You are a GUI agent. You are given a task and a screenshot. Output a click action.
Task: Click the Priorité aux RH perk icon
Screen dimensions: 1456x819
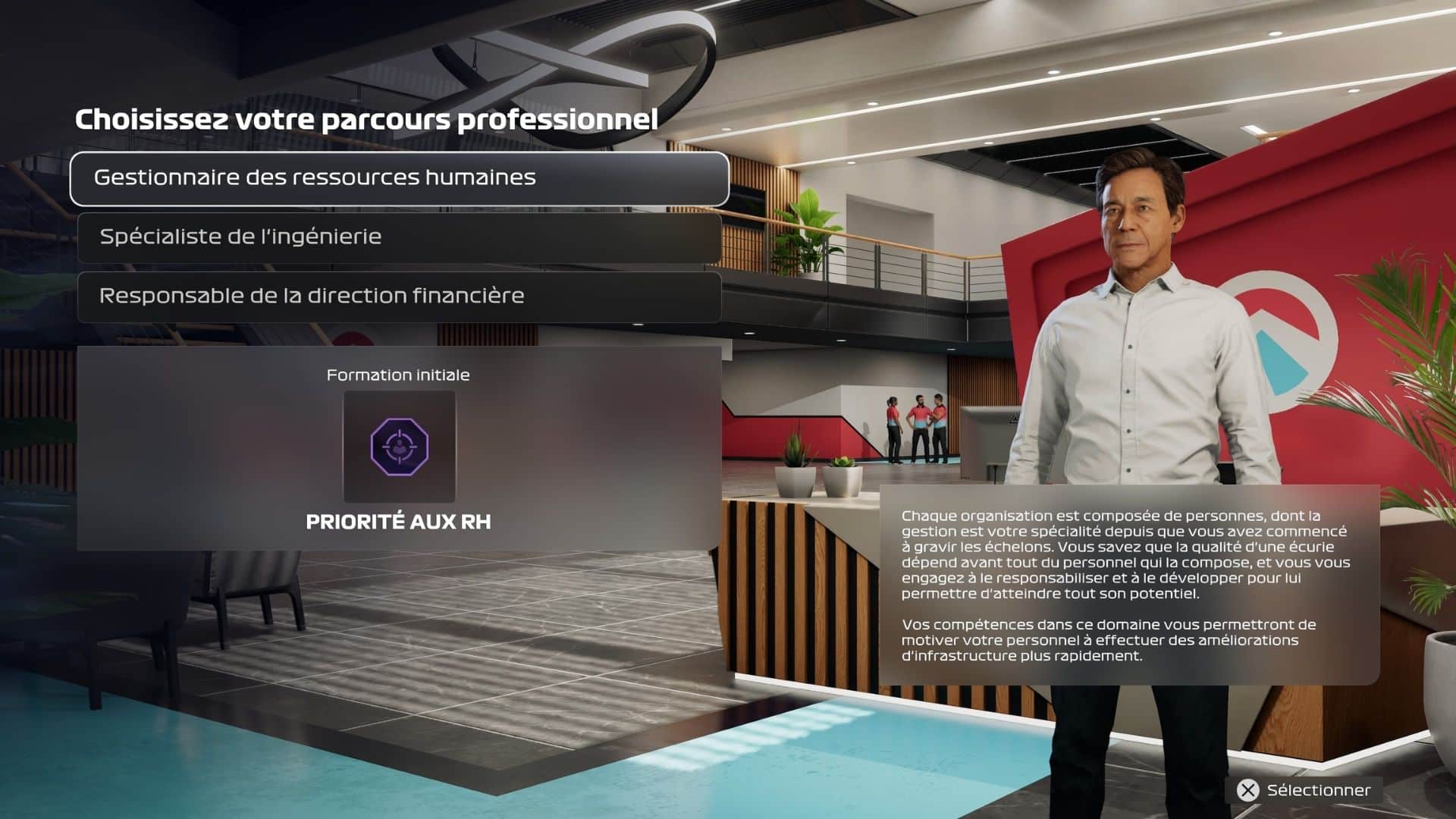(x=399, y=446)
